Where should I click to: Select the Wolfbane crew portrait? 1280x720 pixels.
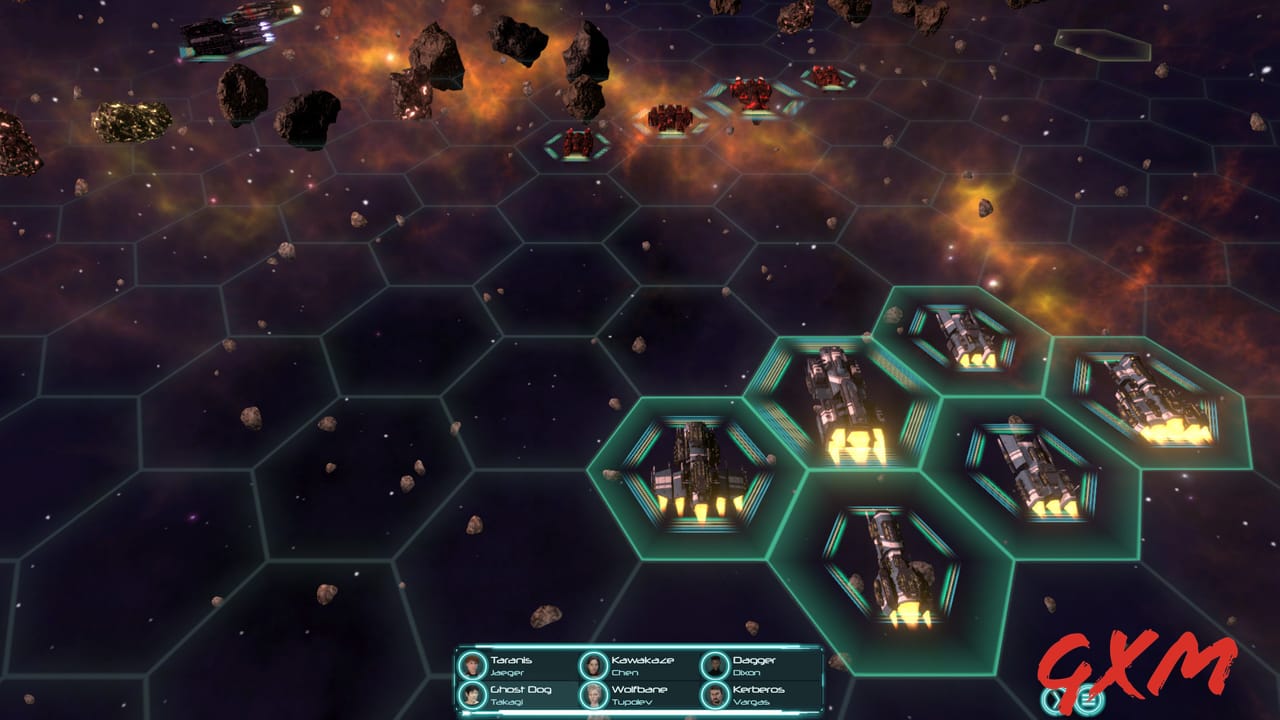click(592, 695)
